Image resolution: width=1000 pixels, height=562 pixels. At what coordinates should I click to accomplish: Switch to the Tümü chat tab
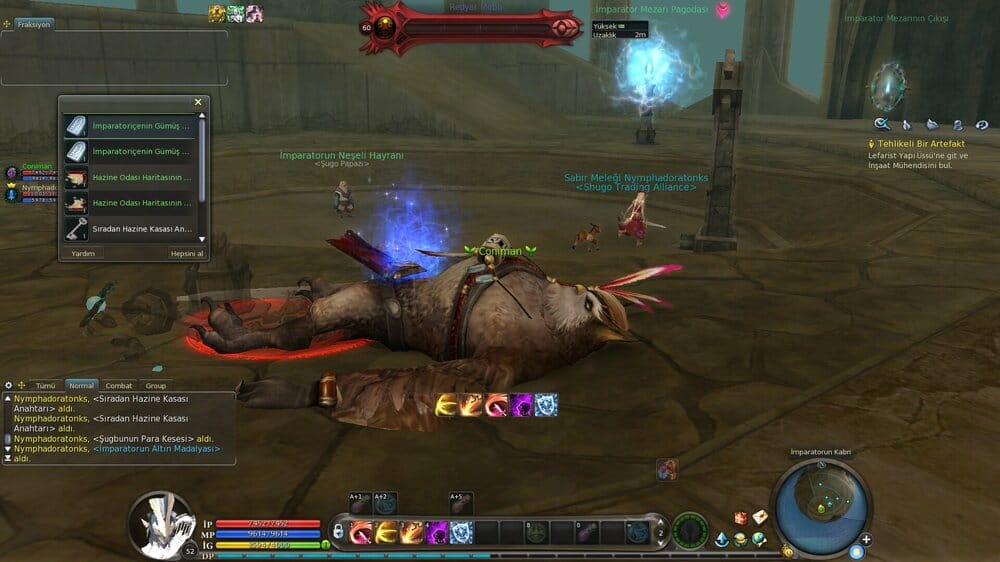click(45, 385)
